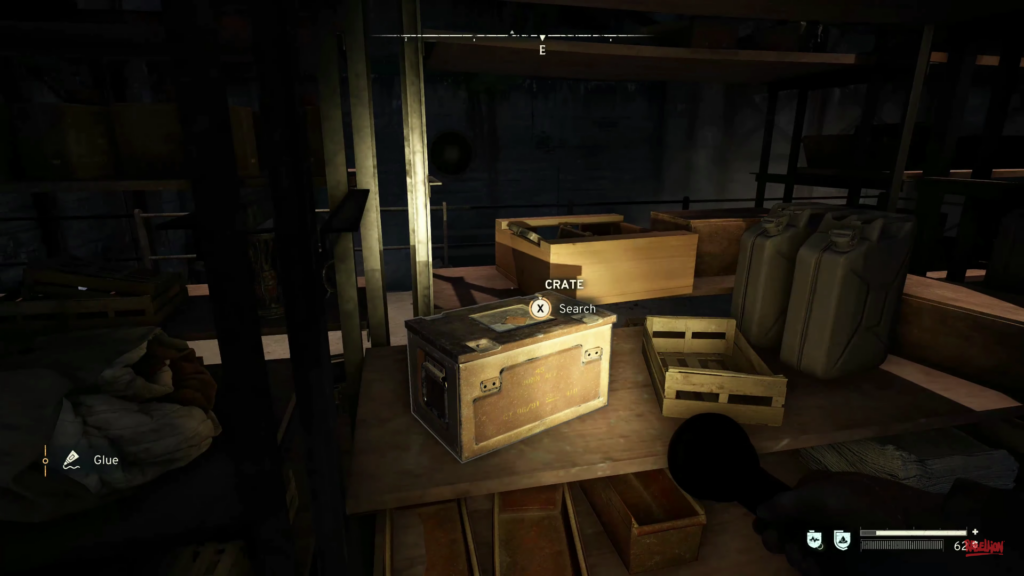This screenshot has height=576, width=1024.
Task: Select the heartbeat shield status icon
Action: (x=815, y=539)
